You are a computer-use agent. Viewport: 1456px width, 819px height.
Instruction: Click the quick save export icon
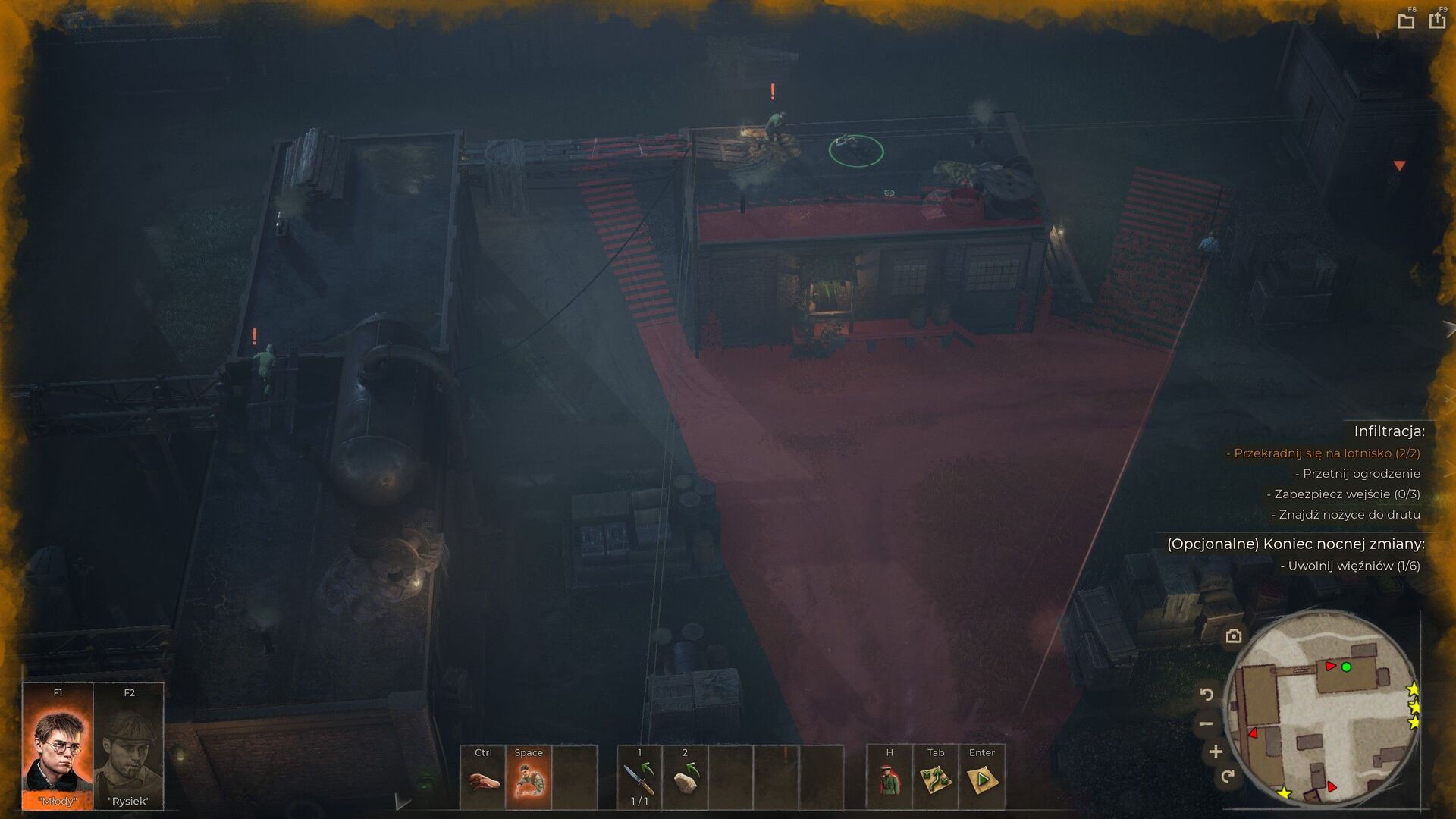[1437, 20]
